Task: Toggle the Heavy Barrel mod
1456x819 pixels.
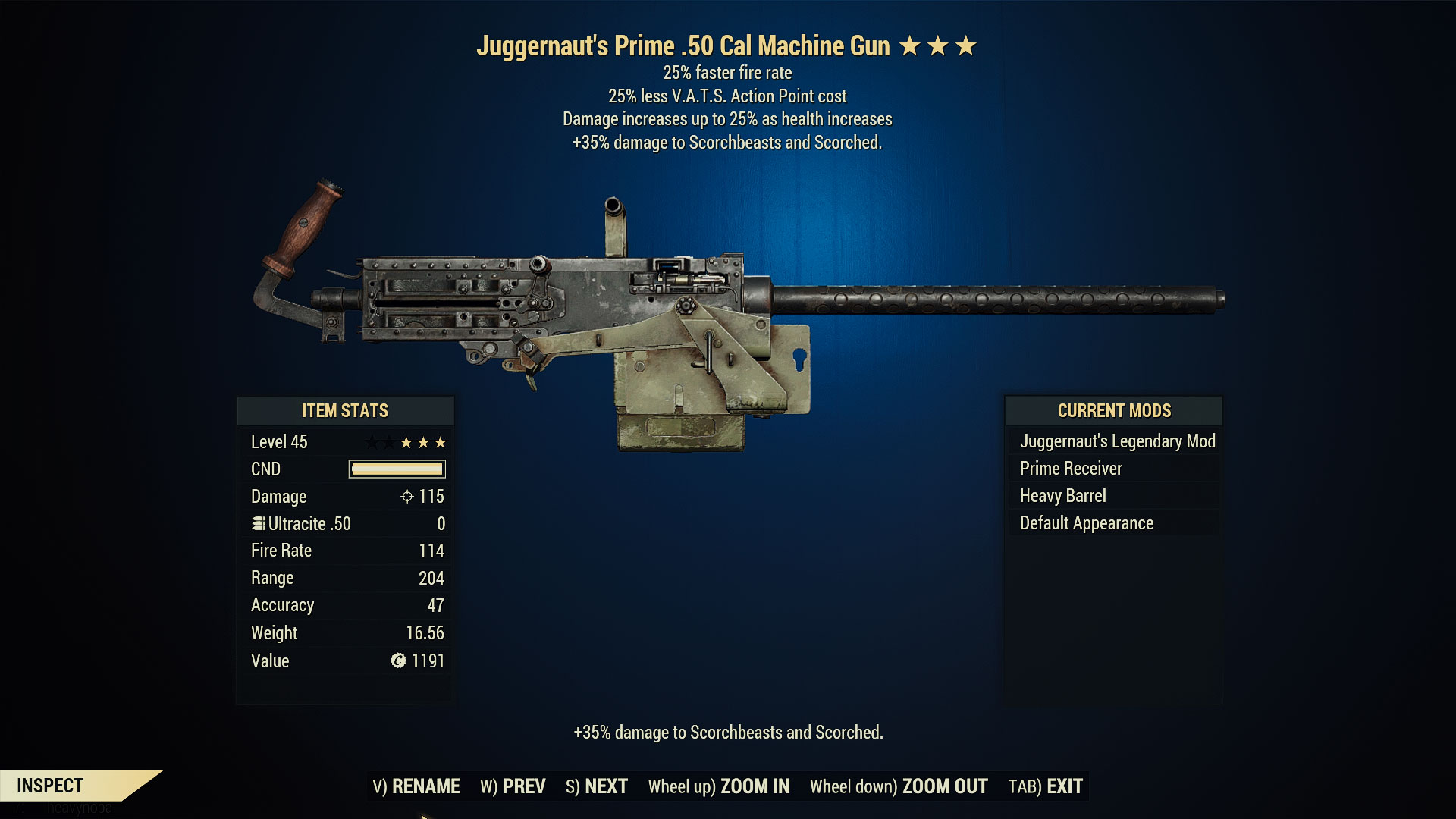Action: point(1063,495)
